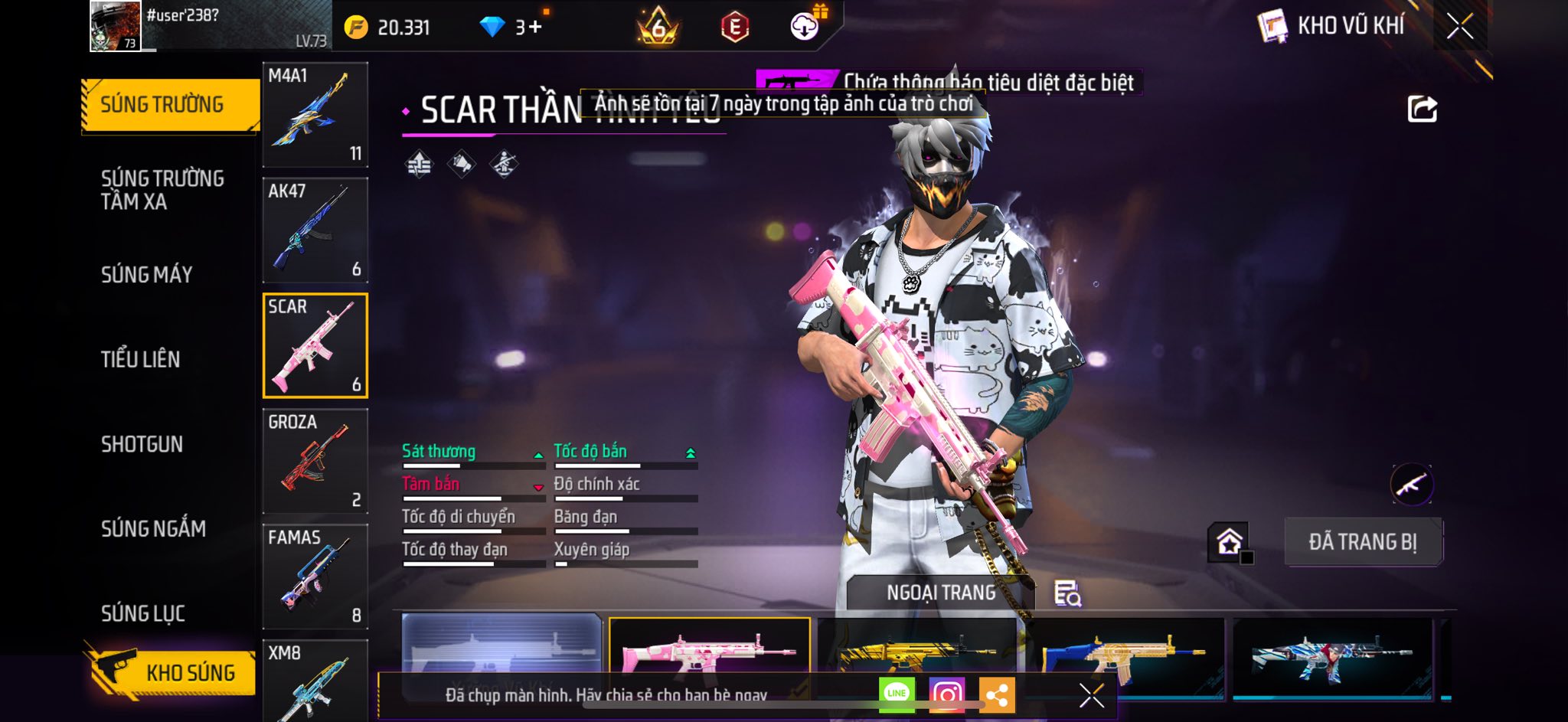This screenshot has width=1568, height=722.
Task: Show the Tiểu Liên weapon category
Action: 141,359
